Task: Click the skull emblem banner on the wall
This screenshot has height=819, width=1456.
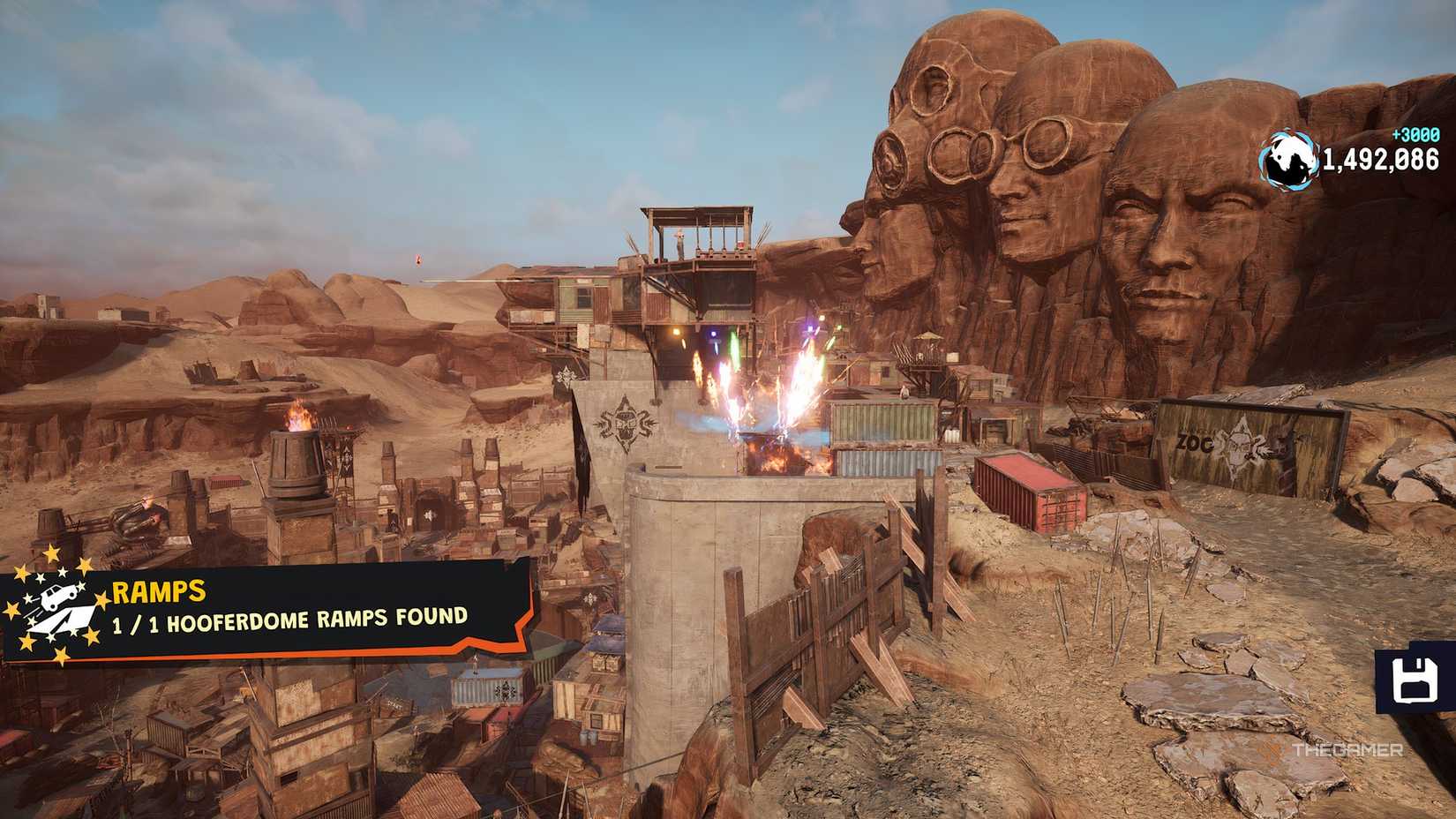Action: pyautogui.click(x=627, y=421)
